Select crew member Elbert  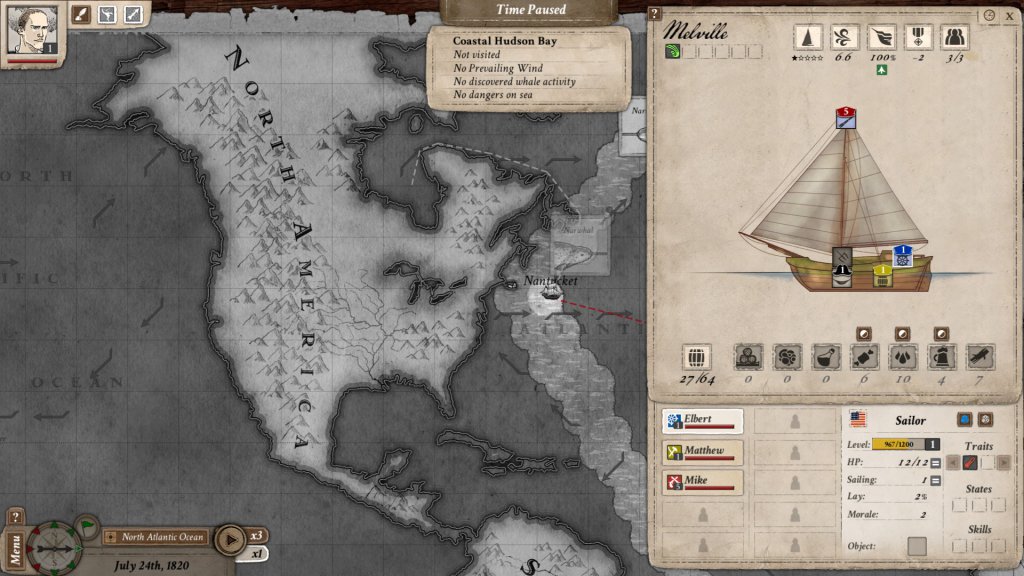[703, 421]
